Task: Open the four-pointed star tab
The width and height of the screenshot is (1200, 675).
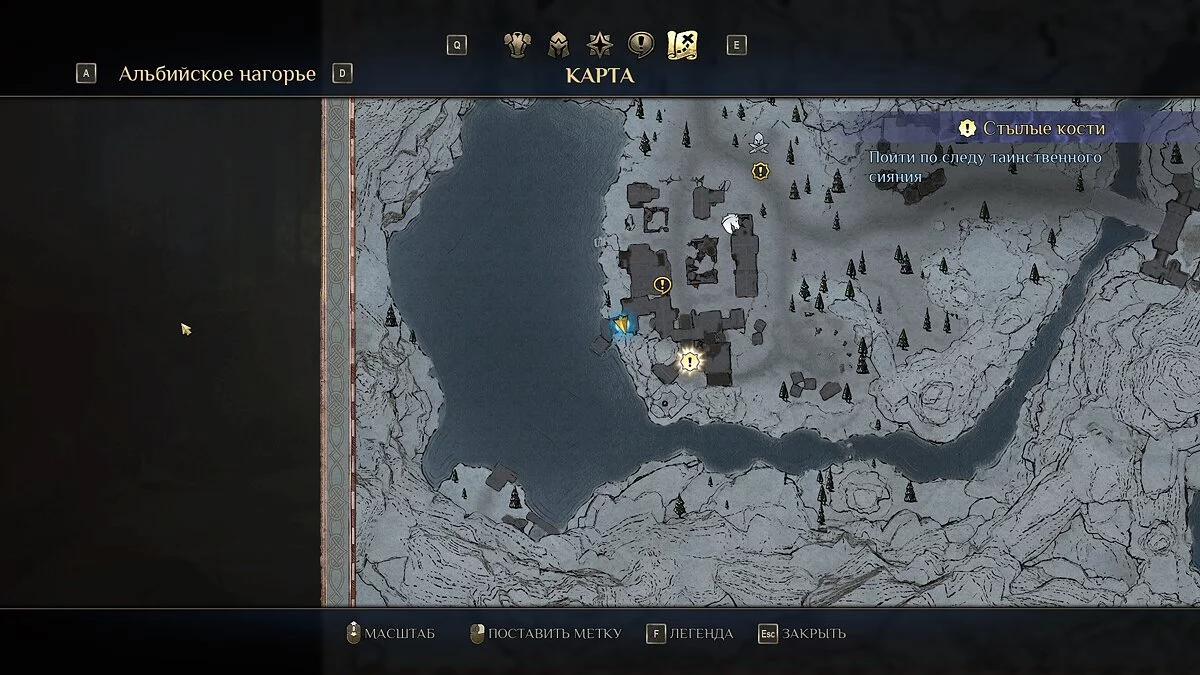Action: (600, 45)
